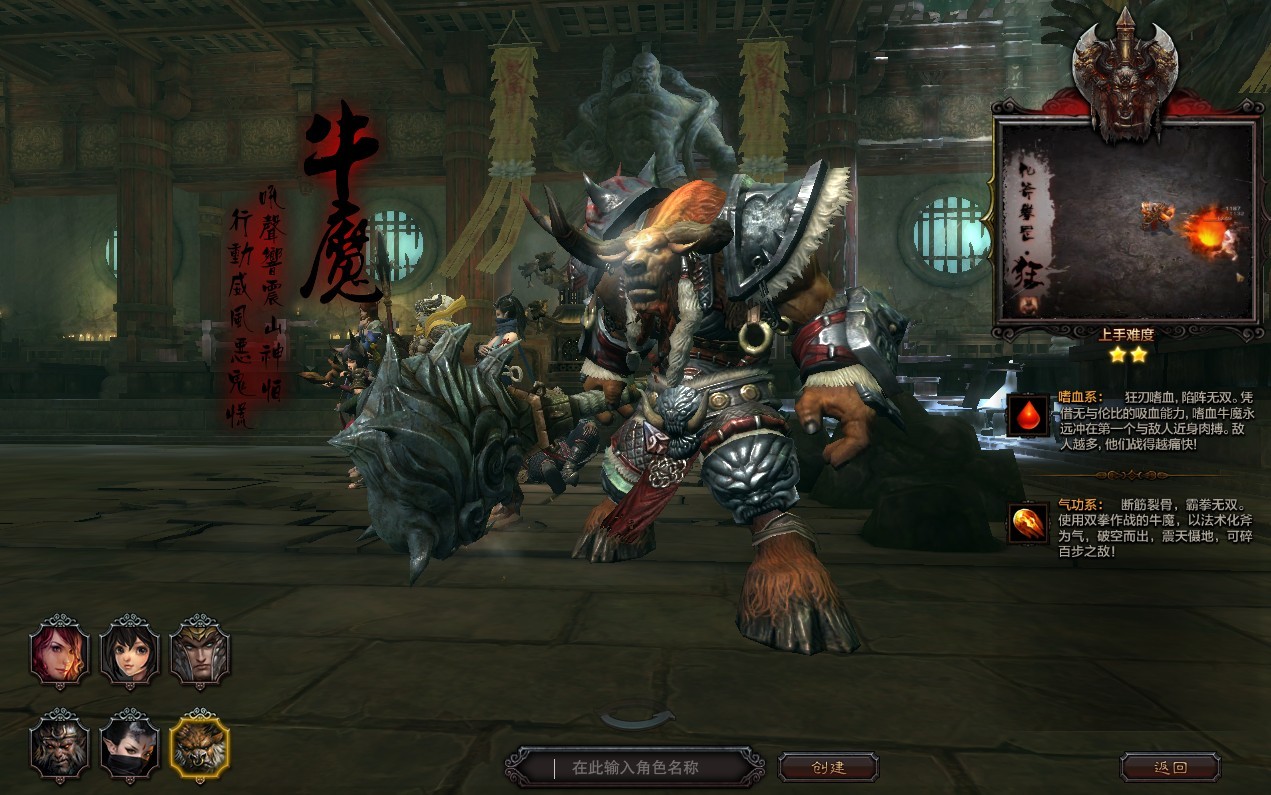
Task: Open the skill preview video thumbnail
Action: point(1127,220)
